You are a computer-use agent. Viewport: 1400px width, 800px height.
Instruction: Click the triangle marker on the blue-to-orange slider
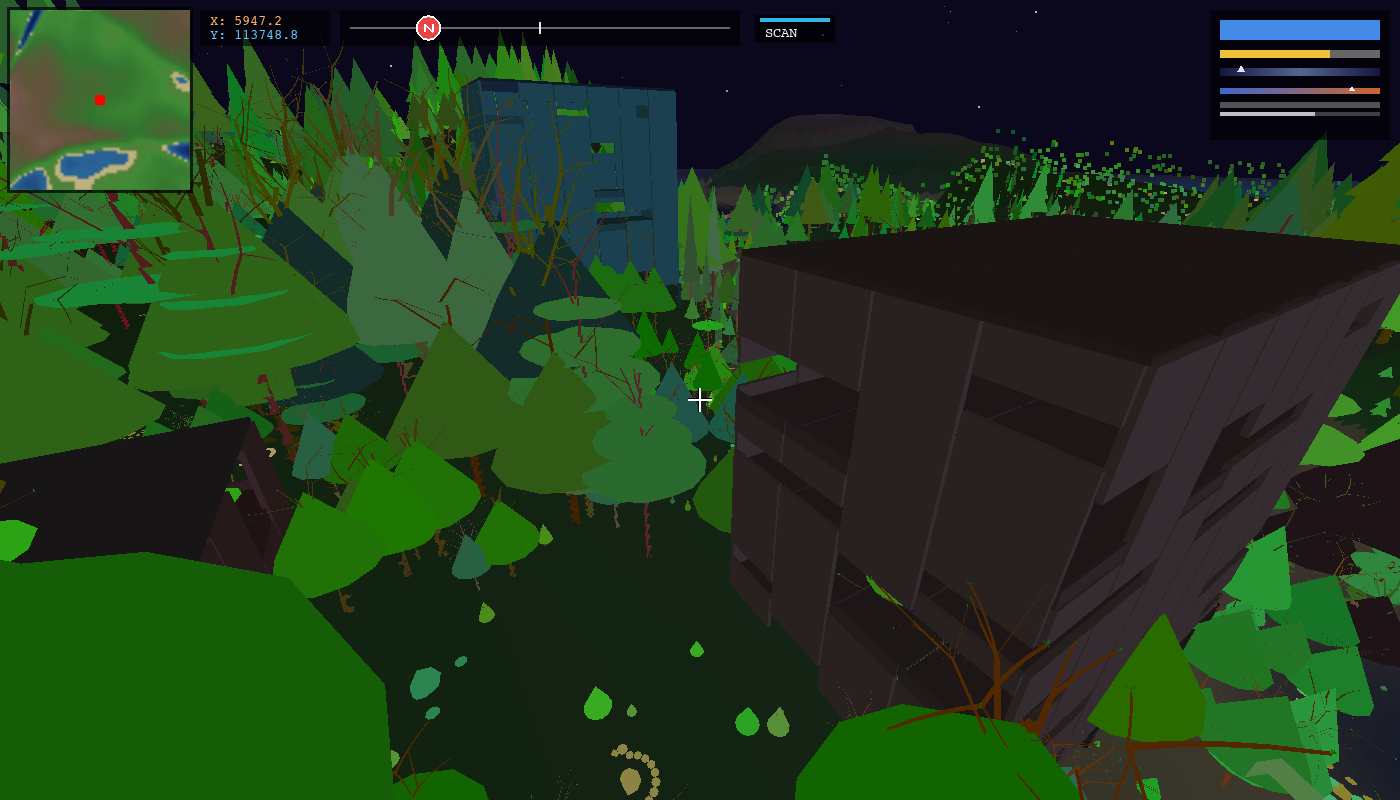coord(1352,89)
